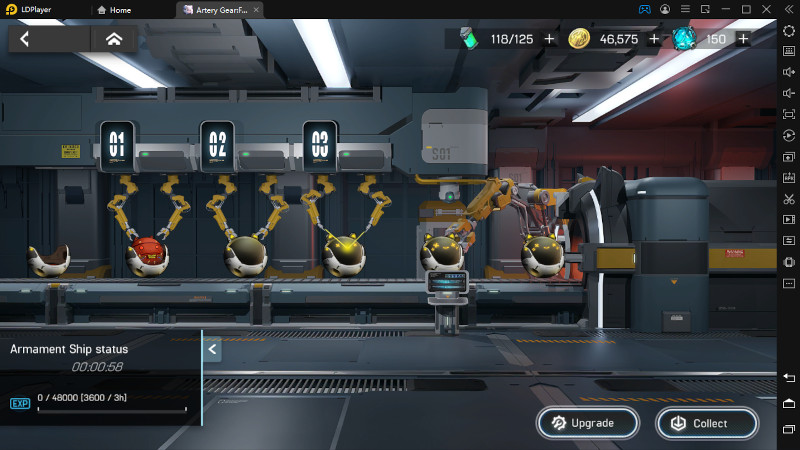Close the LDPlayer window

pyautogui.click(x=765, y=9)
